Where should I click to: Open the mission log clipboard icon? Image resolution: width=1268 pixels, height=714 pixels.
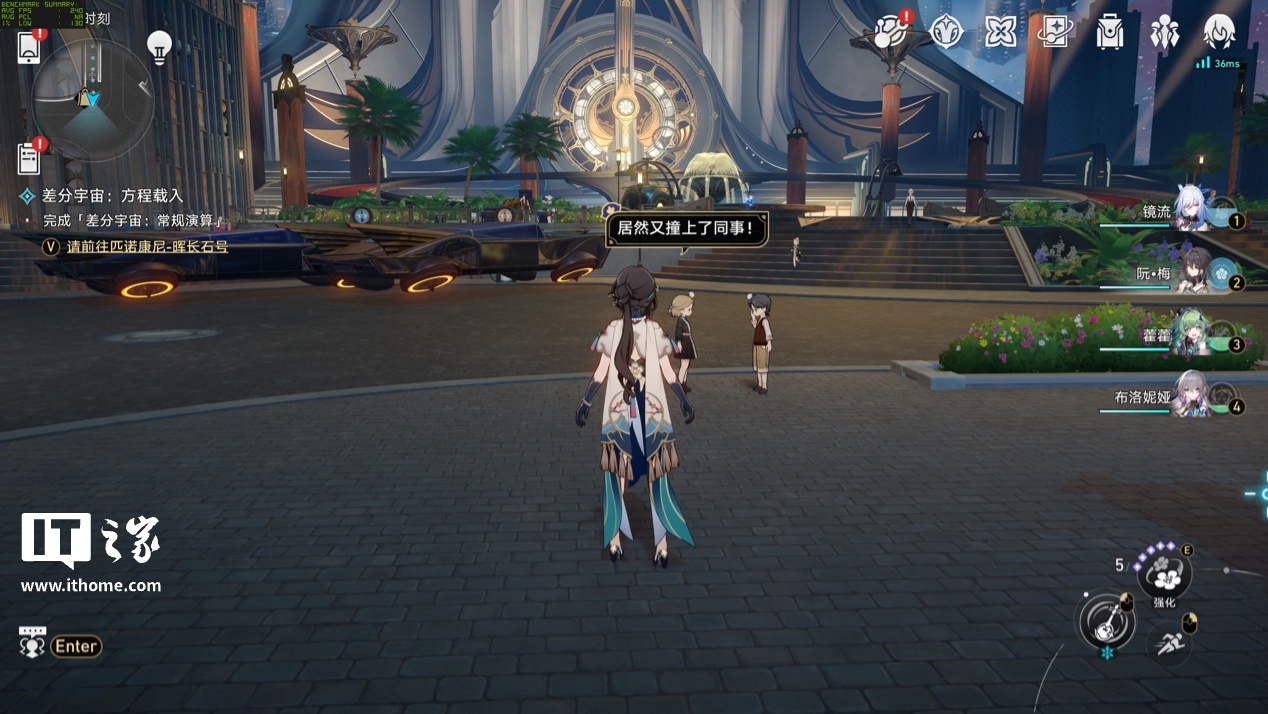tap(29, 158)
